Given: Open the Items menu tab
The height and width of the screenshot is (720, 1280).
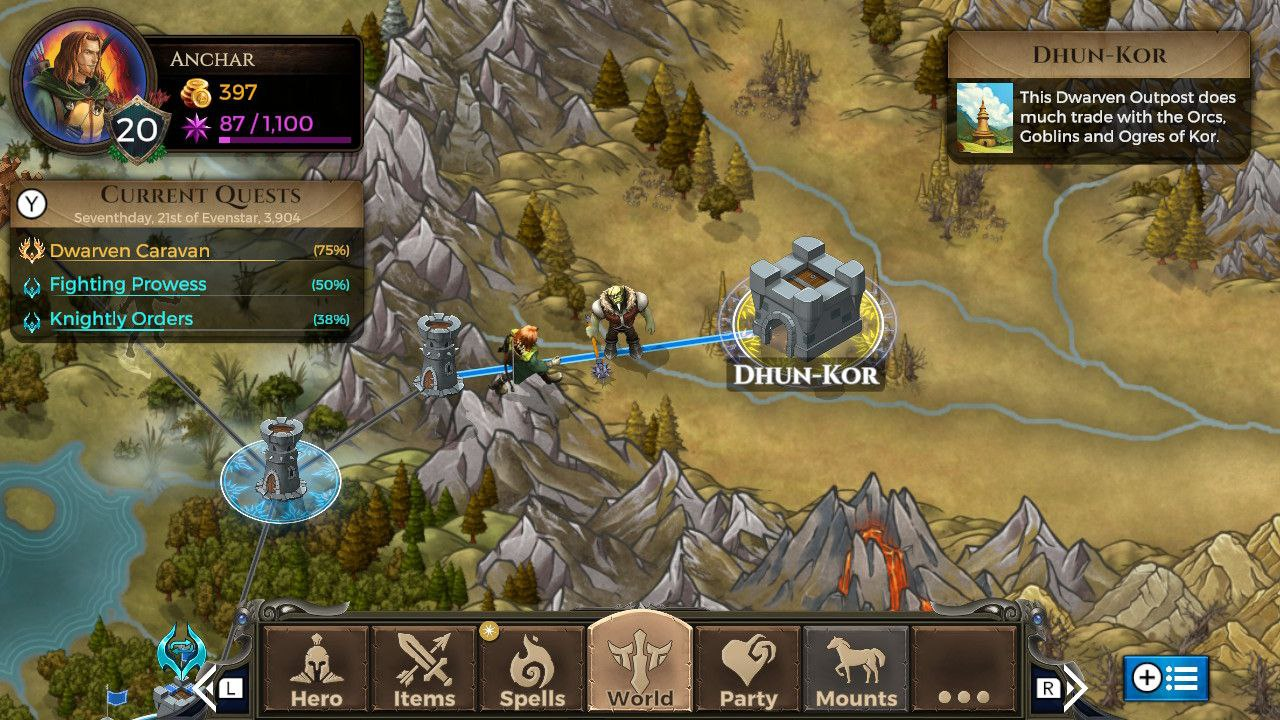Looking at the screenshot, I should pyautogui.click(x=424, y=670).
